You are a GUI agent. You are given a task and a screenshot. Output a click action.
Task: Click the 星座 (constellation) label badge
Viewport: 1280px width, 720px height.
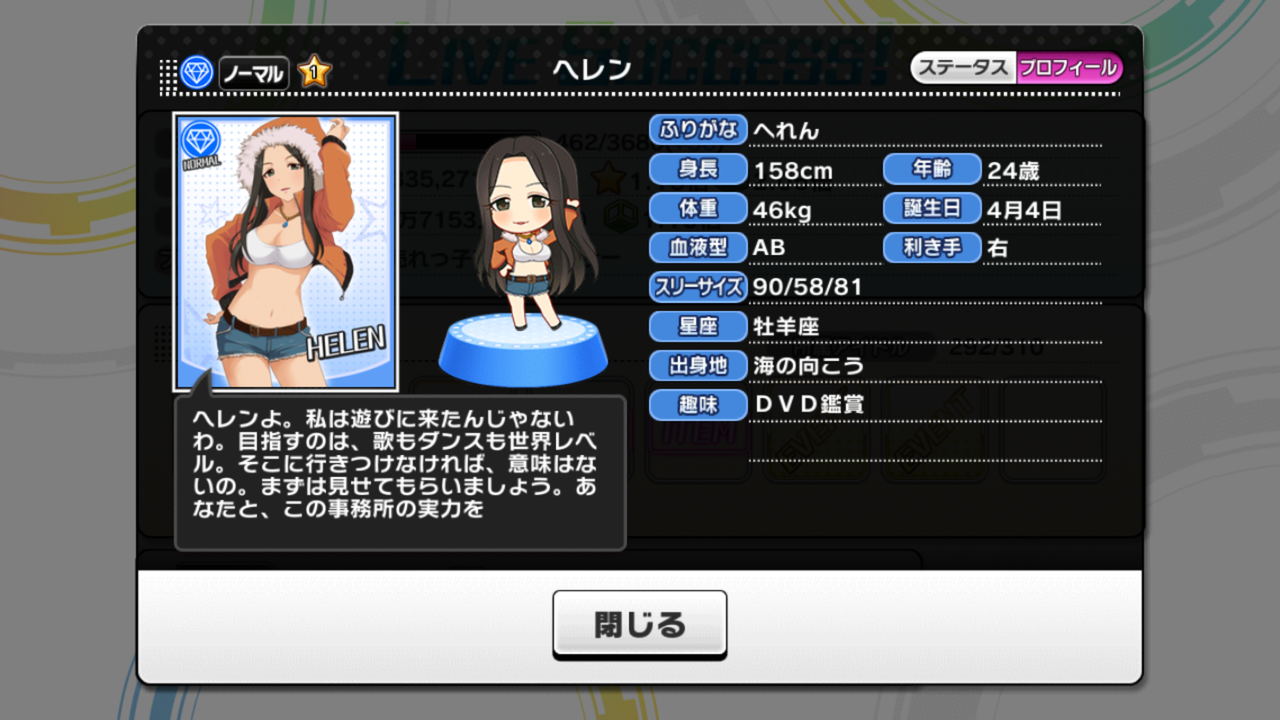(697, 326)
